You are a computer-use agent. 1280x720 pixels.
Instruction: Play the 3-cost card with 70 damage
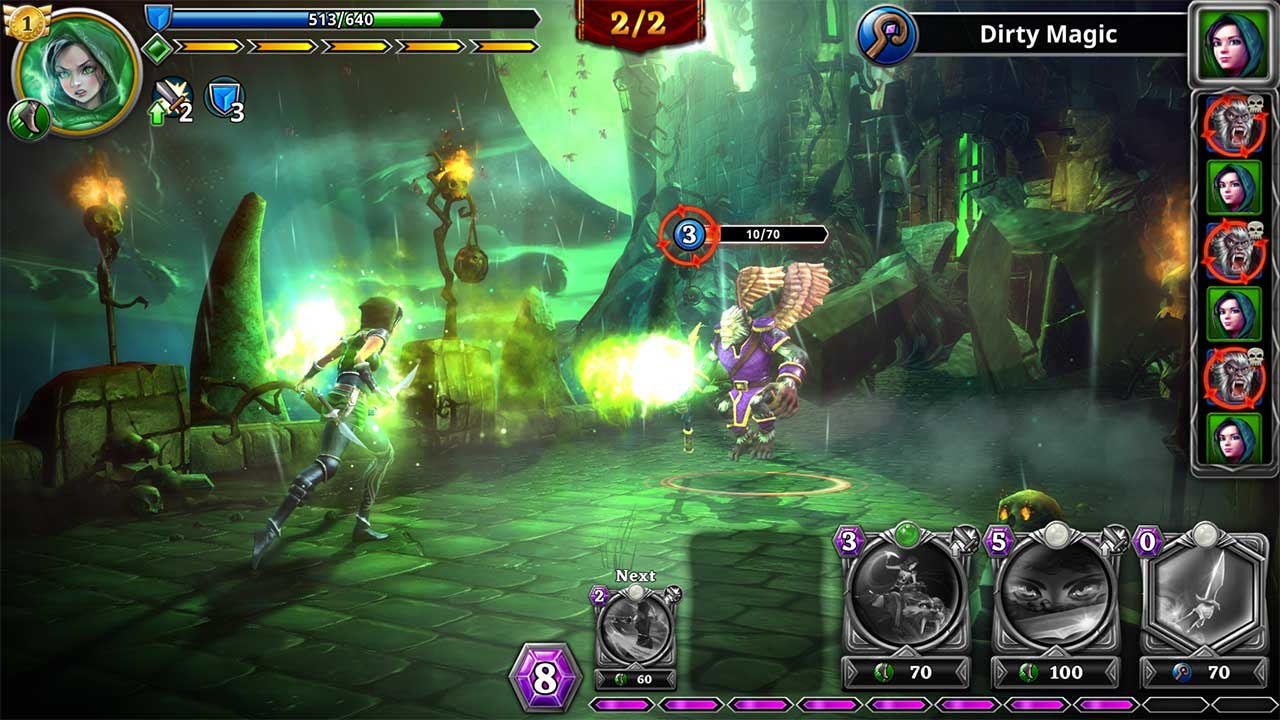906,595
